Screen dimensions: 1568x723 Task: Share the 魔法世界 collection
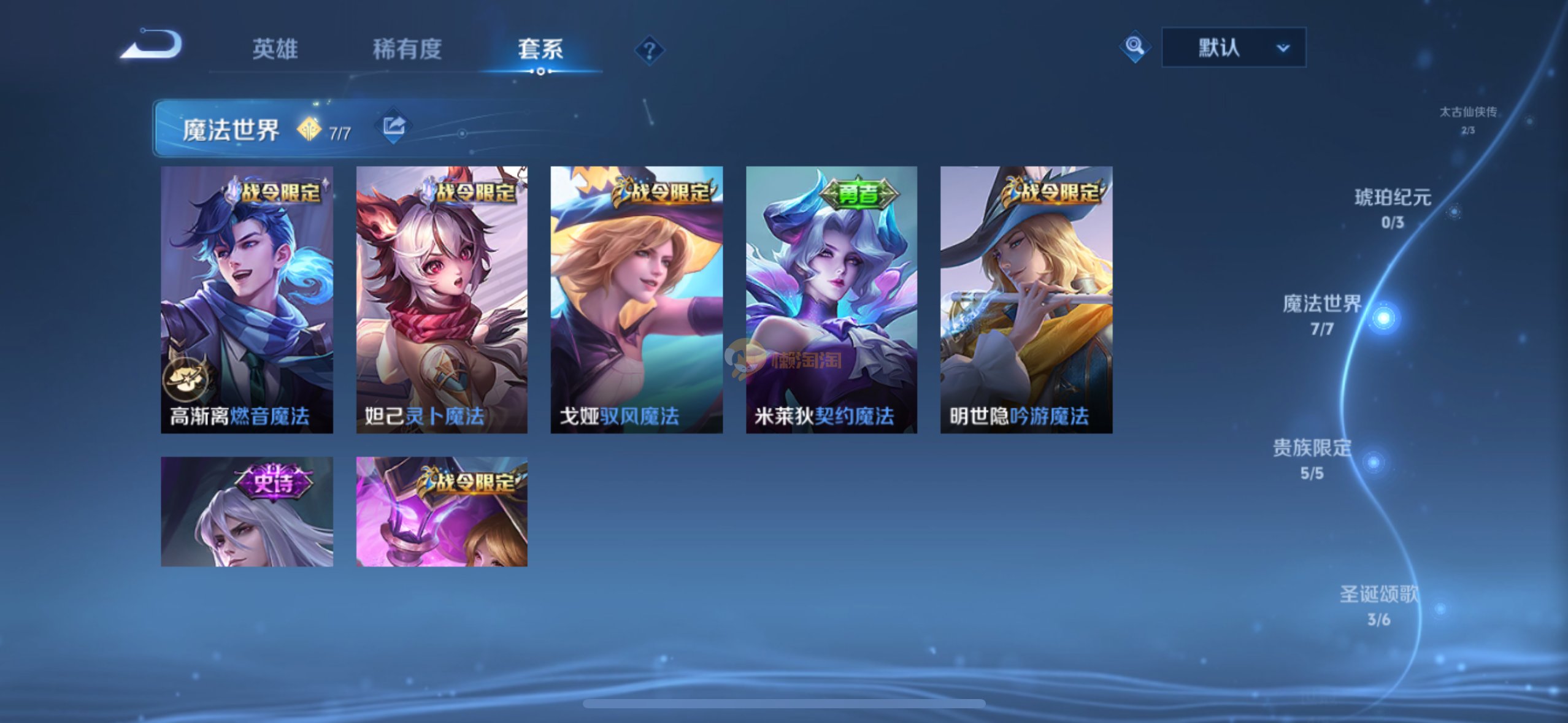pyautogui.click(x=393, y=127)
